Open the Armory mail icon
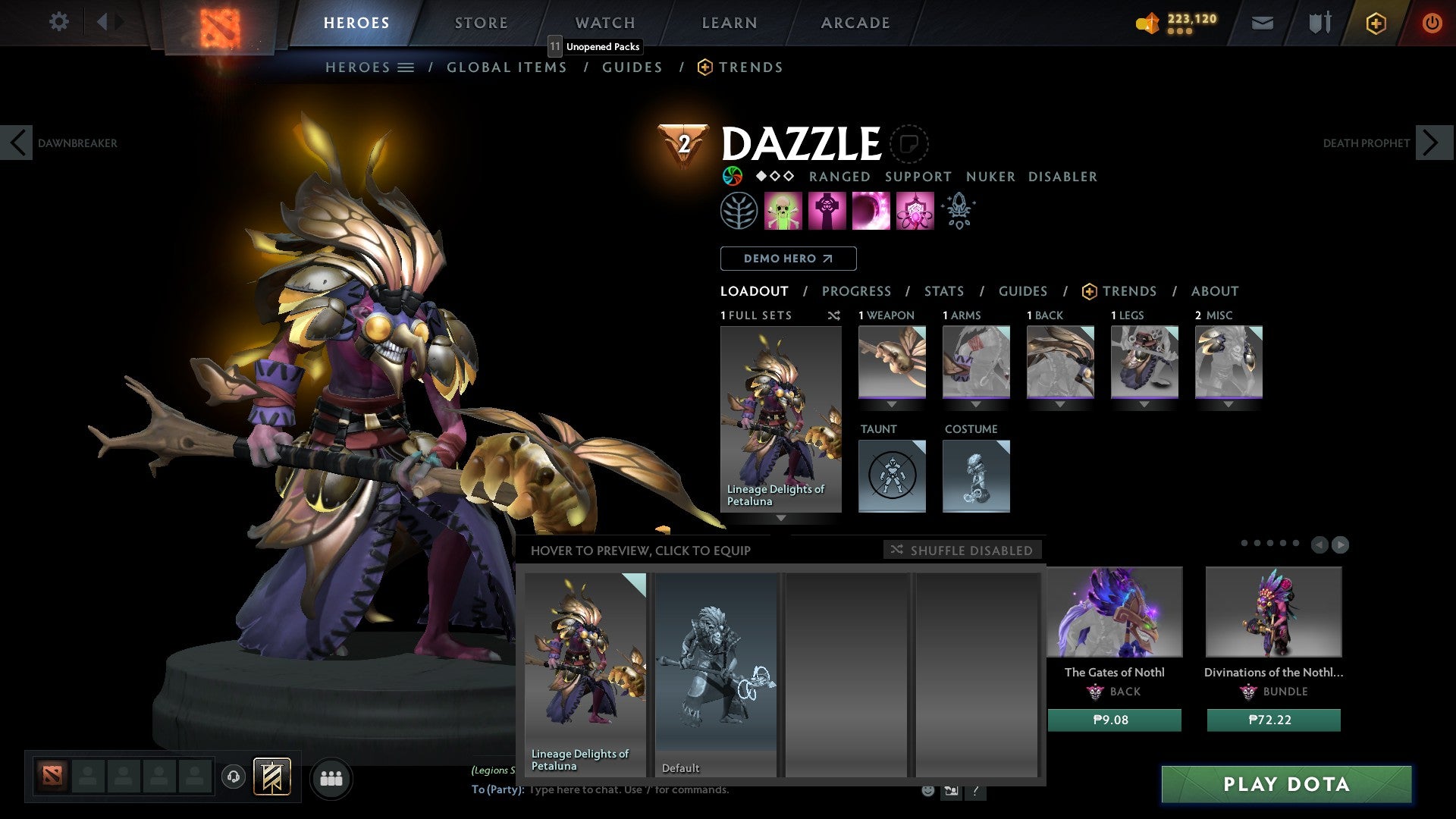The image size is (1456, 819). (1262, 23)
